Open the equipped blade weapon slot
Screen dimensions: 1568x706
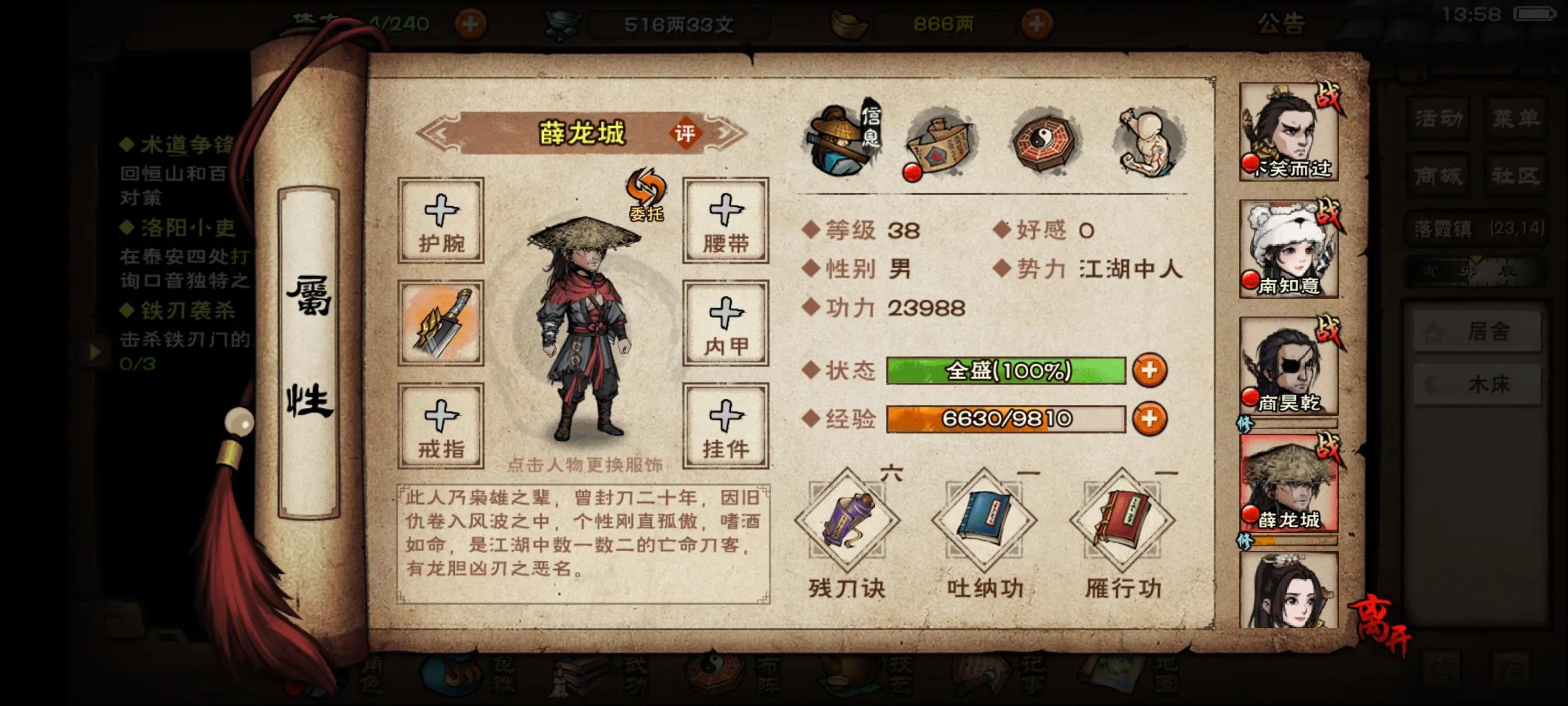[441, 323]
